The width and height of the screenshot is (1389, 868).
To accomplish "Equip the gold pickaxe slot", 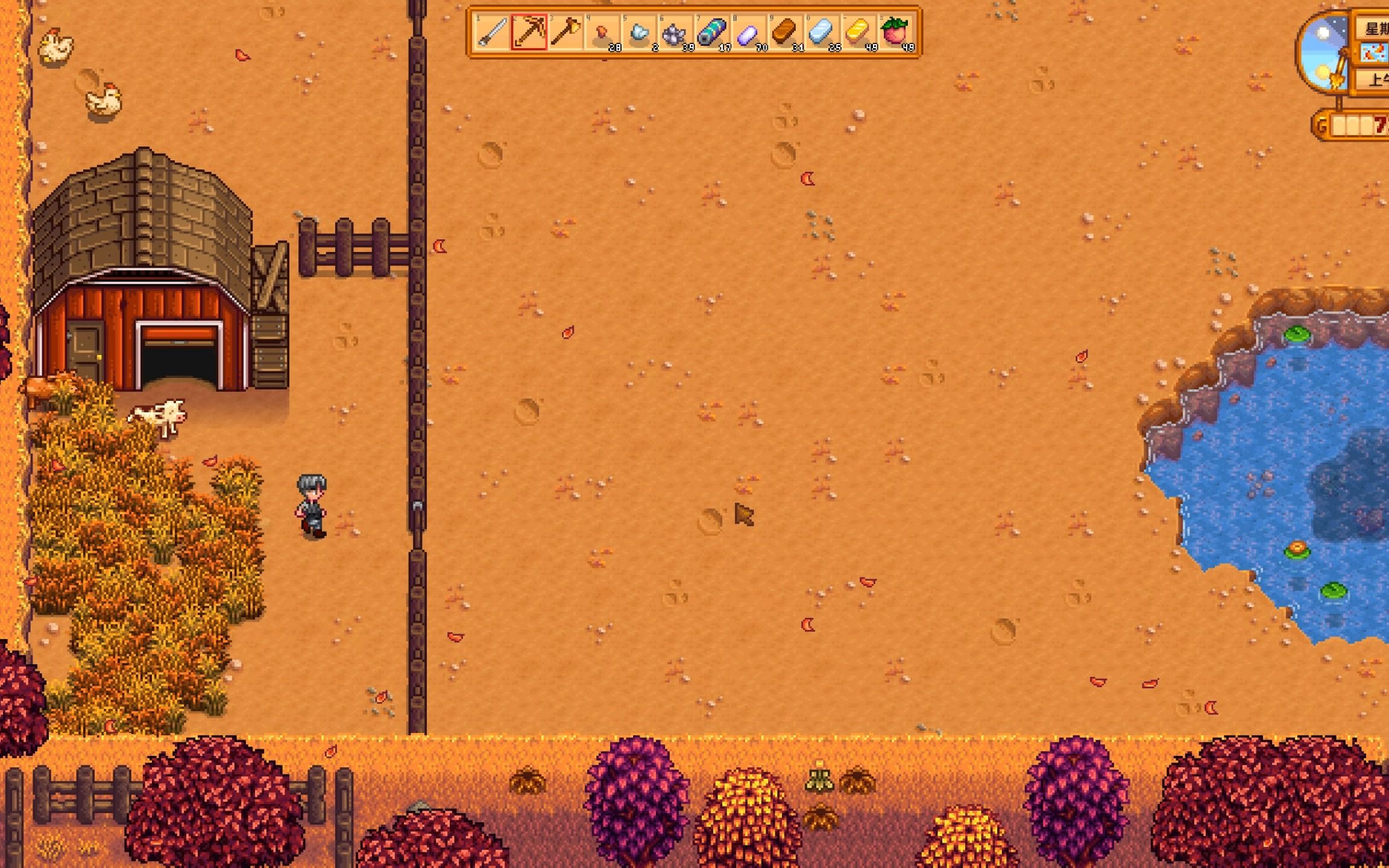I will pos(529,32).
